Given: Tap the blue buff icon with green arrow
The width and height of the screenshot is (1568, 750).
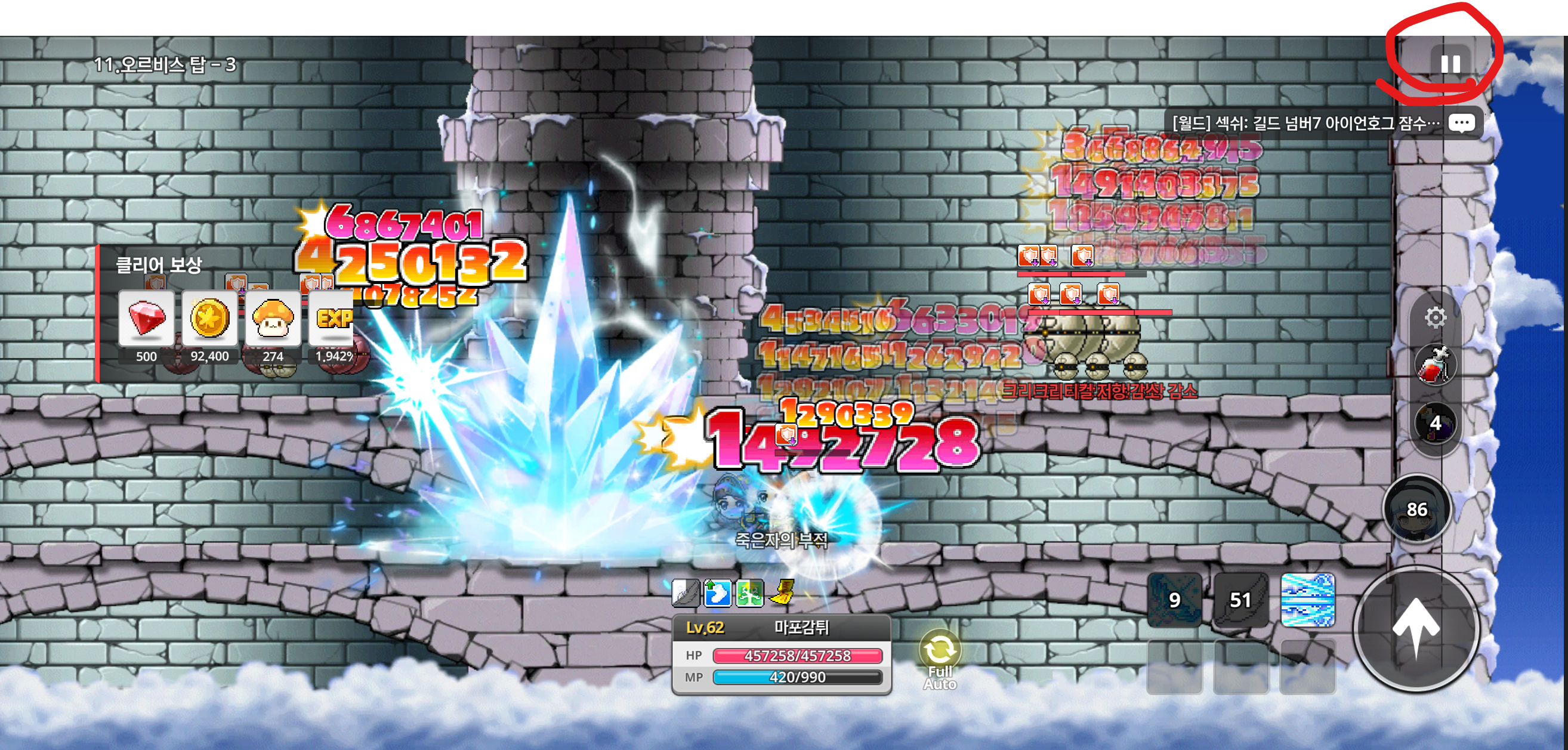Looking at the screenshot, I should [x=717, y=592].
